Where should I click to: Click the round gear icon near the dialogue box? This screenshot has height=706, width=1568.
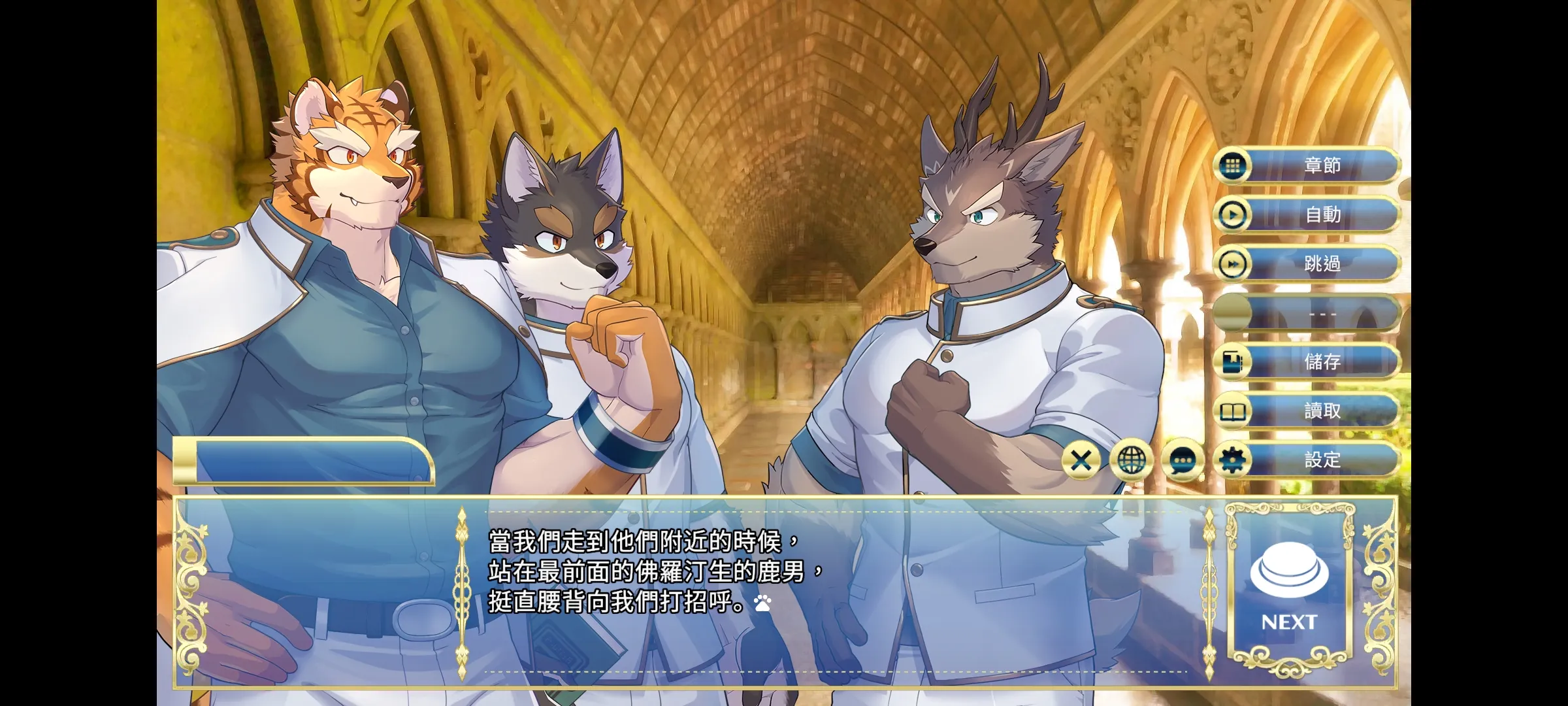[1233, 460]
